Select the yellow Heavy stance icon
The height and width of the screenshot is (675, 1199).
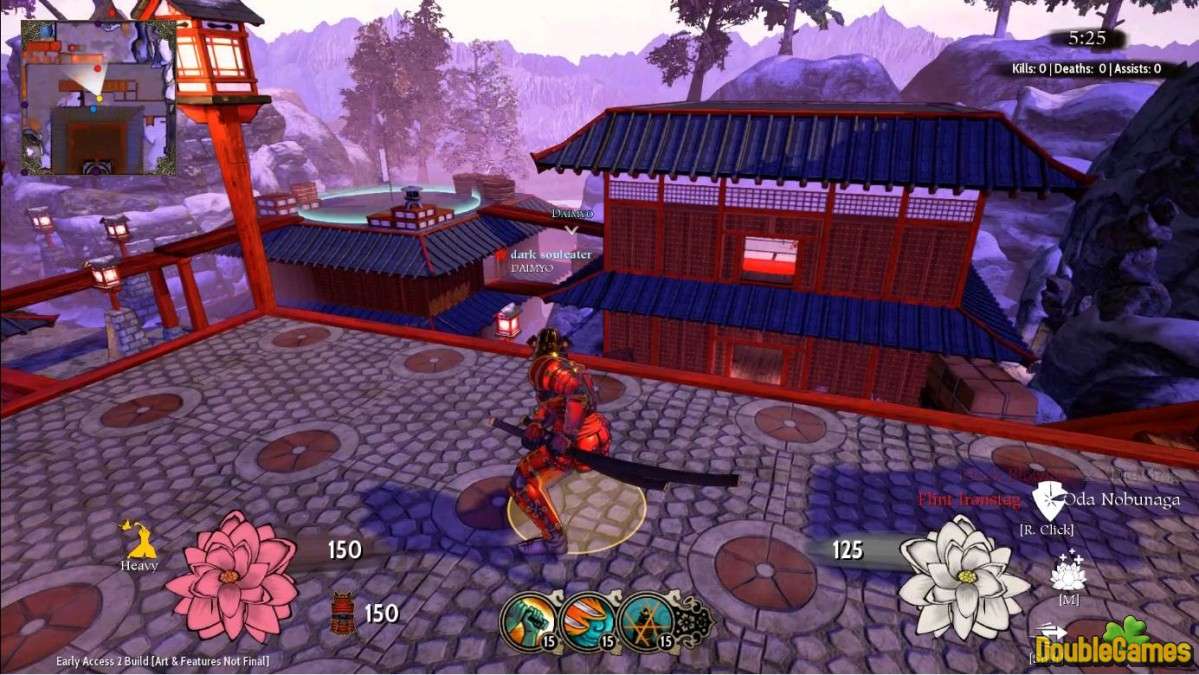(x=139, y=540)
